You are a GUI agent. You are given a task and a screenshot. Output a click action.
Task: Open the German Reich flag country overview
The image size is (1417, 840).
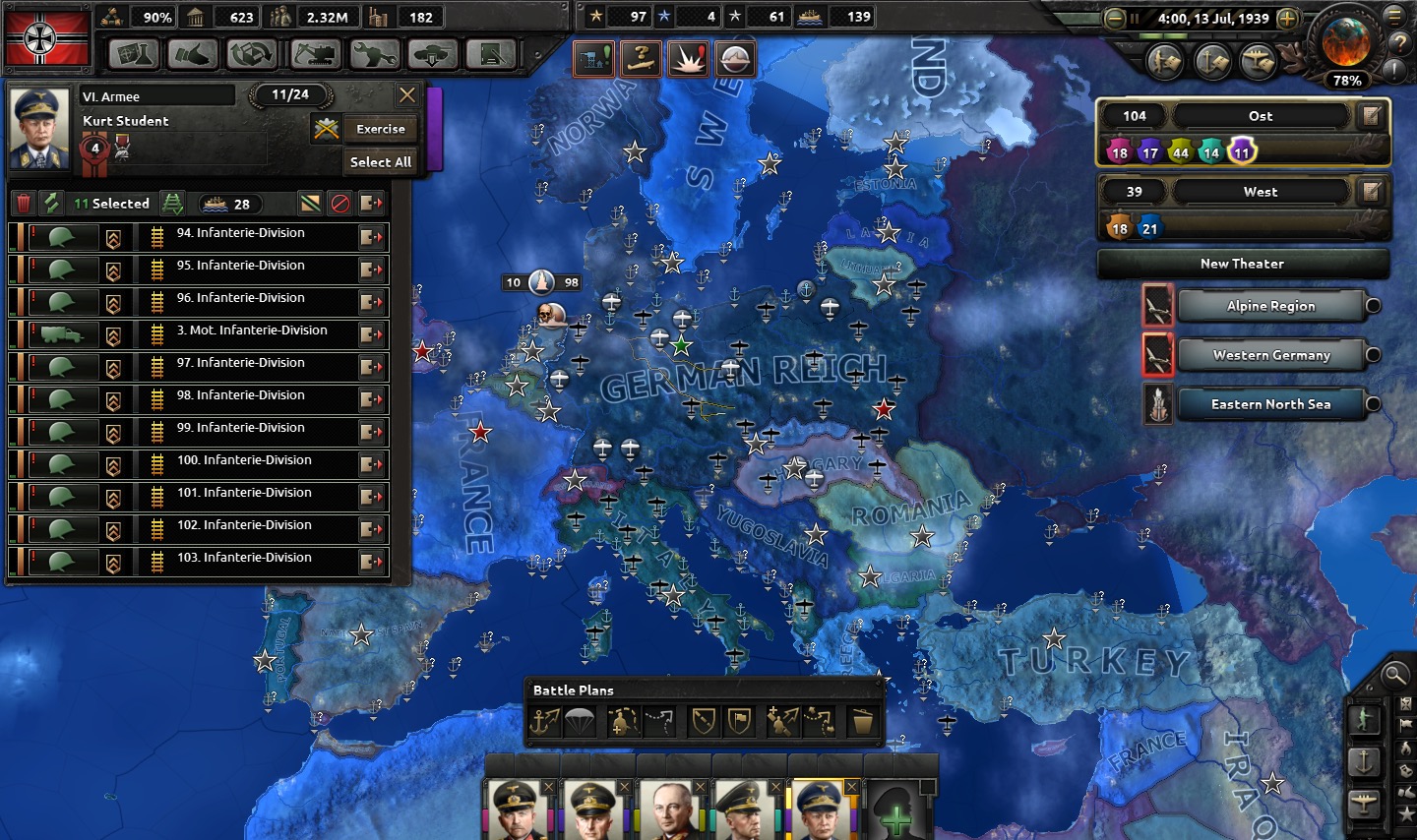[x=47, y=37]
